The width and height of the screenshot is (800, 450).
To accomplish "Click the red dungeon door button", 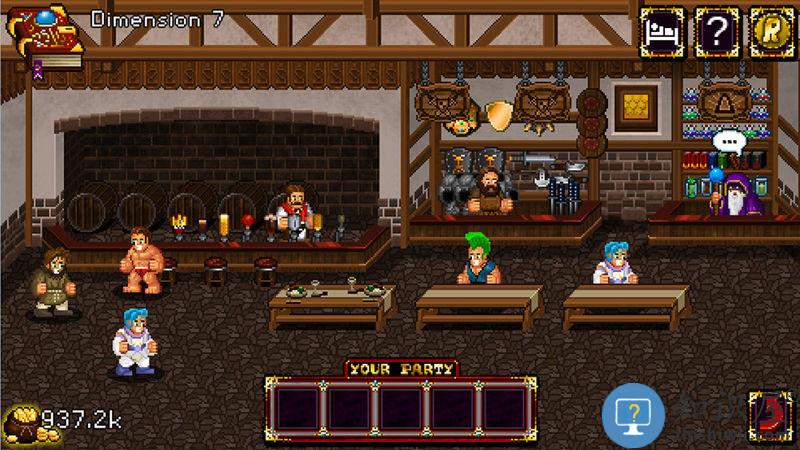I will [771, 415].
